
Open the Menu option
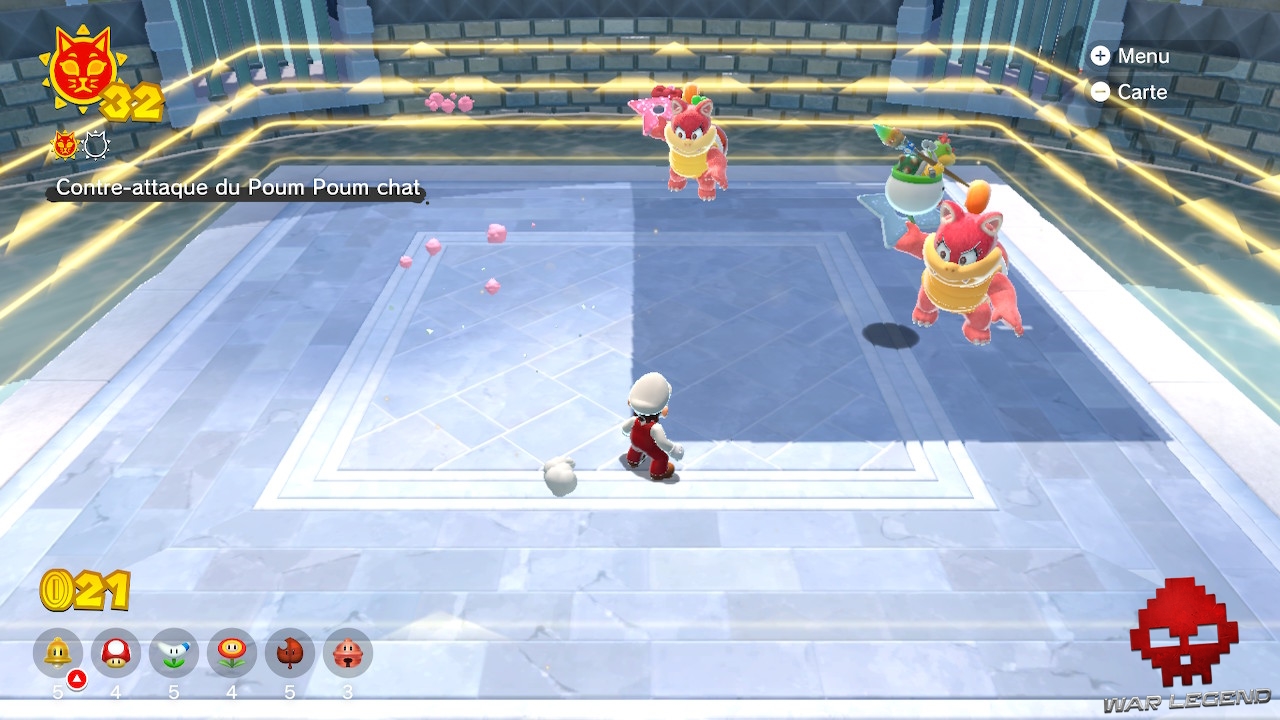point(1146,56)
